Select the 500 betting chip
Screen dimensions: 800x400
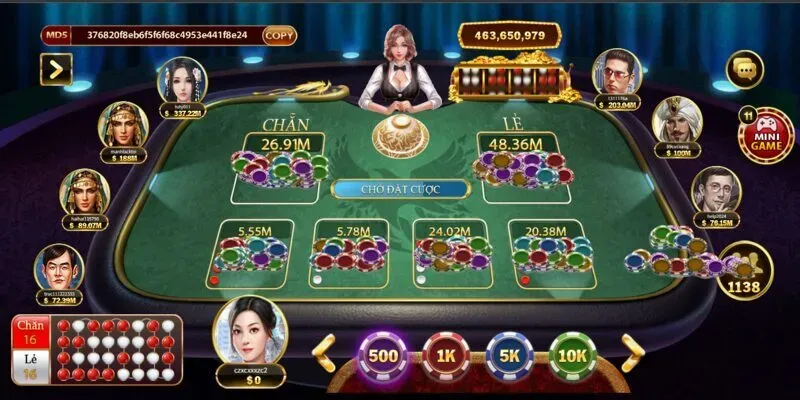click(x=384, y=354)
